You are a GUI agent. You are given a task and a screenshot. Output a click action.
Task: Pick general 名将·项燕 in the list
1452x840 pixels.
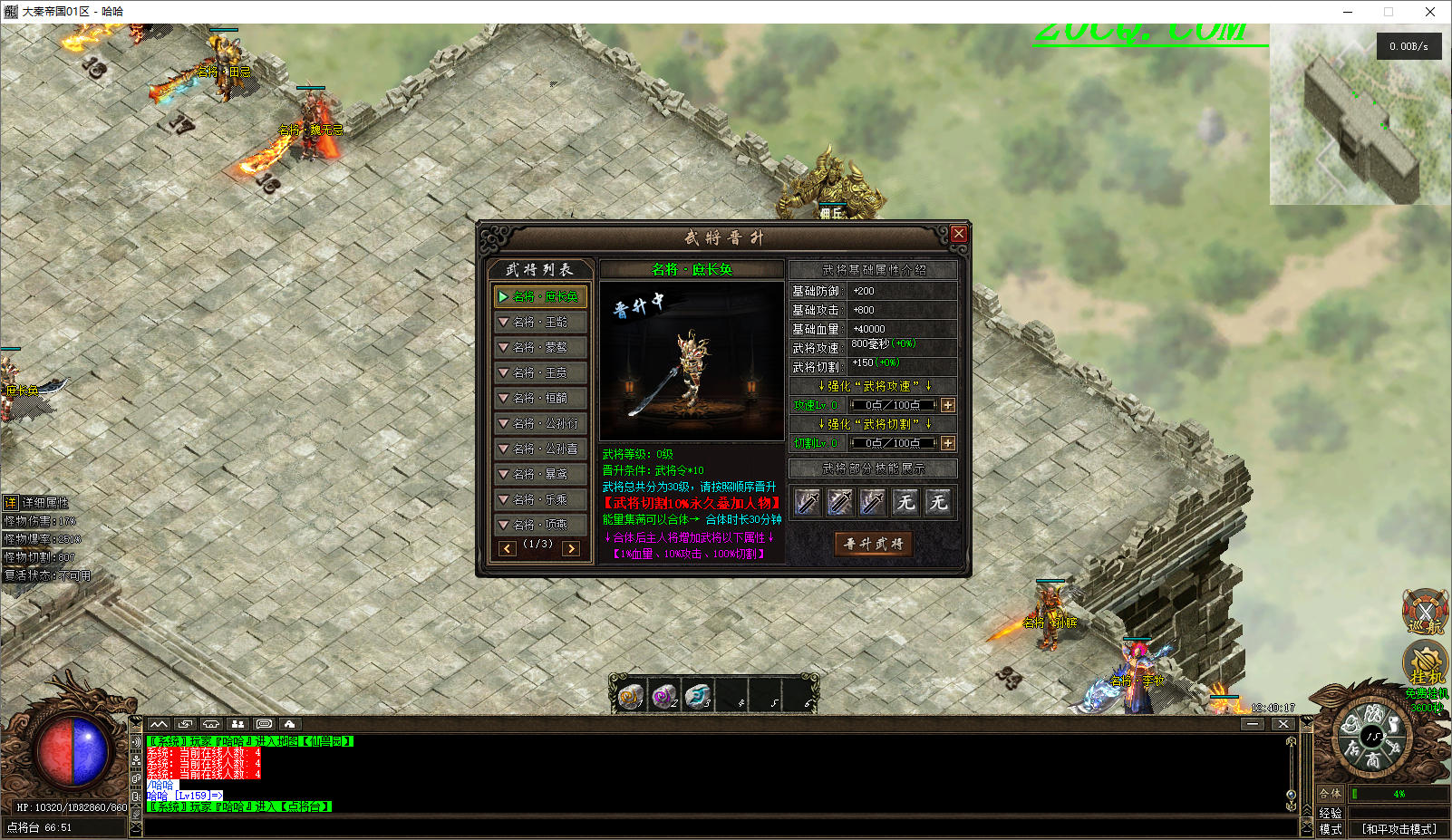541,525
